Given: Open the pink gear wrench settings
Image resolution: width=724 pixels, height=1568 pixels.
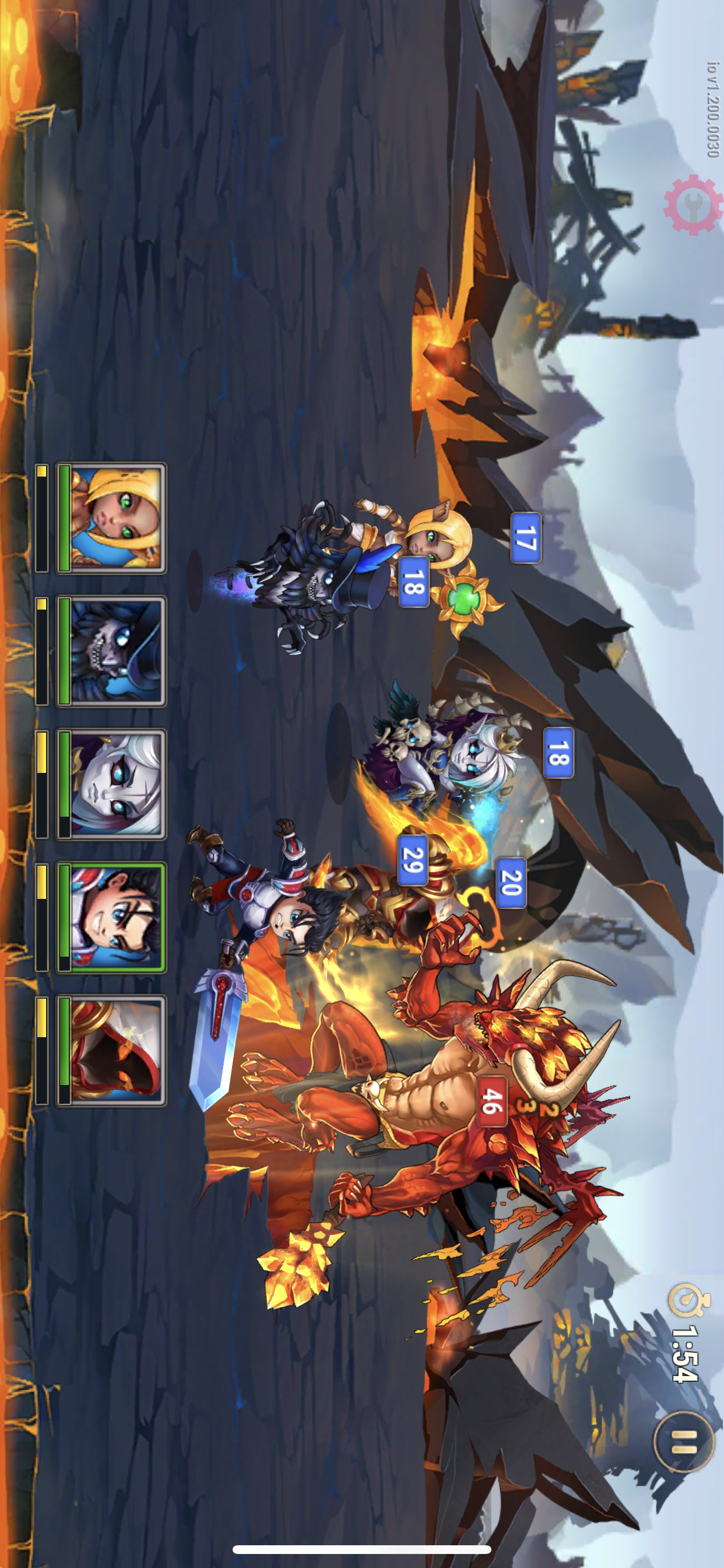Looking at the screenshot, I should (693, 205).
